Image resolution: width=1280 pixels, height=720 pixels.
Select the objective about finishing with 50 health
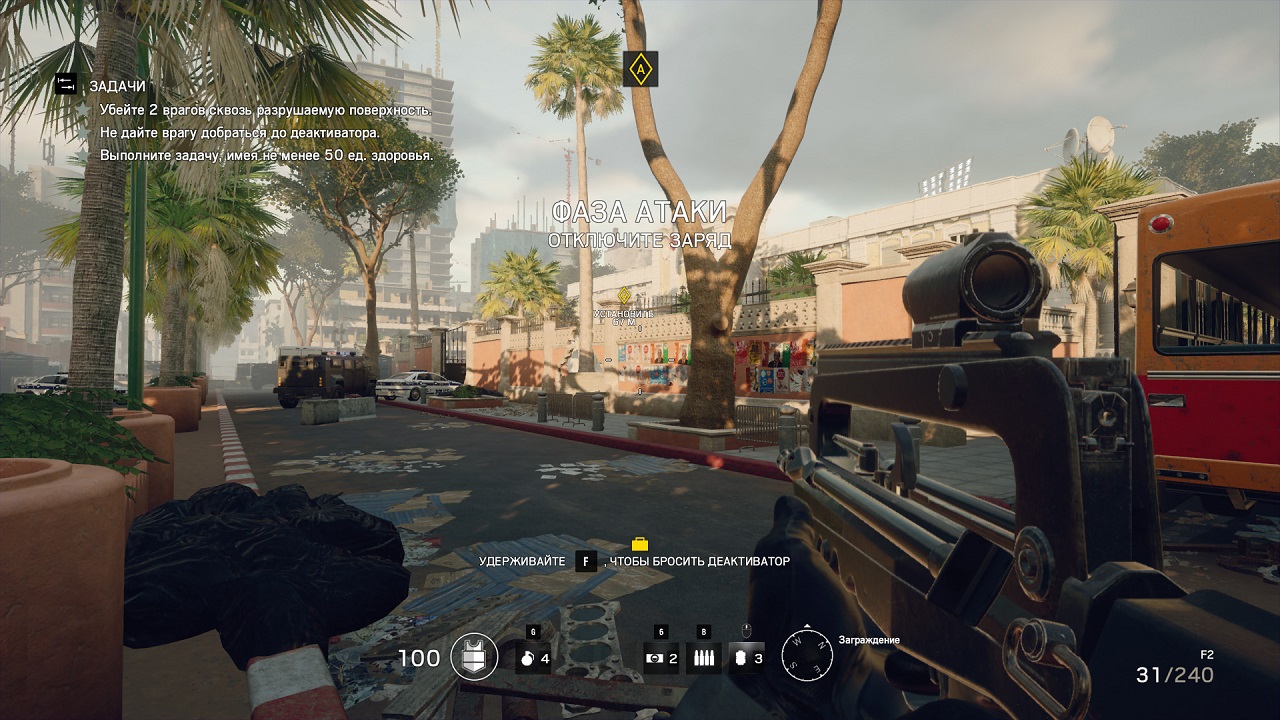[266, 155]
